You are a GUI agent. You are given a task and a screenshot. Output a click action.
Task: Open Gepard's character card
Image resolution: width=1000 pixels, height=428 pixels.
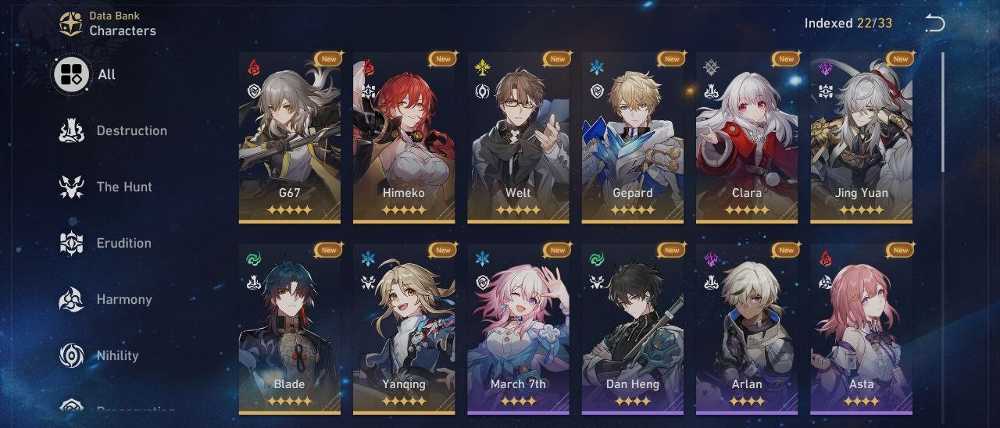pos(632,137)
